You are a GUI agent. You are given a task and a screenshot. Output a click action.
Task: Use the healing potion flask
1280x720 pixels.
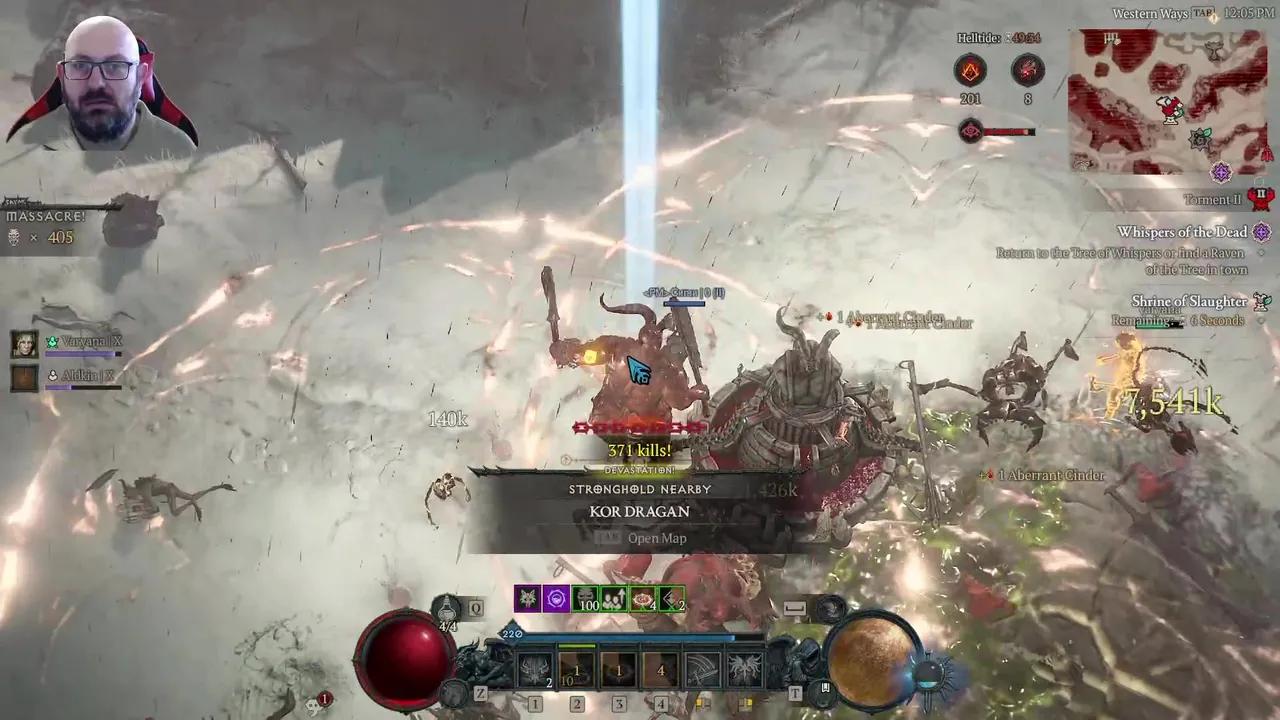tap(447, 608)
